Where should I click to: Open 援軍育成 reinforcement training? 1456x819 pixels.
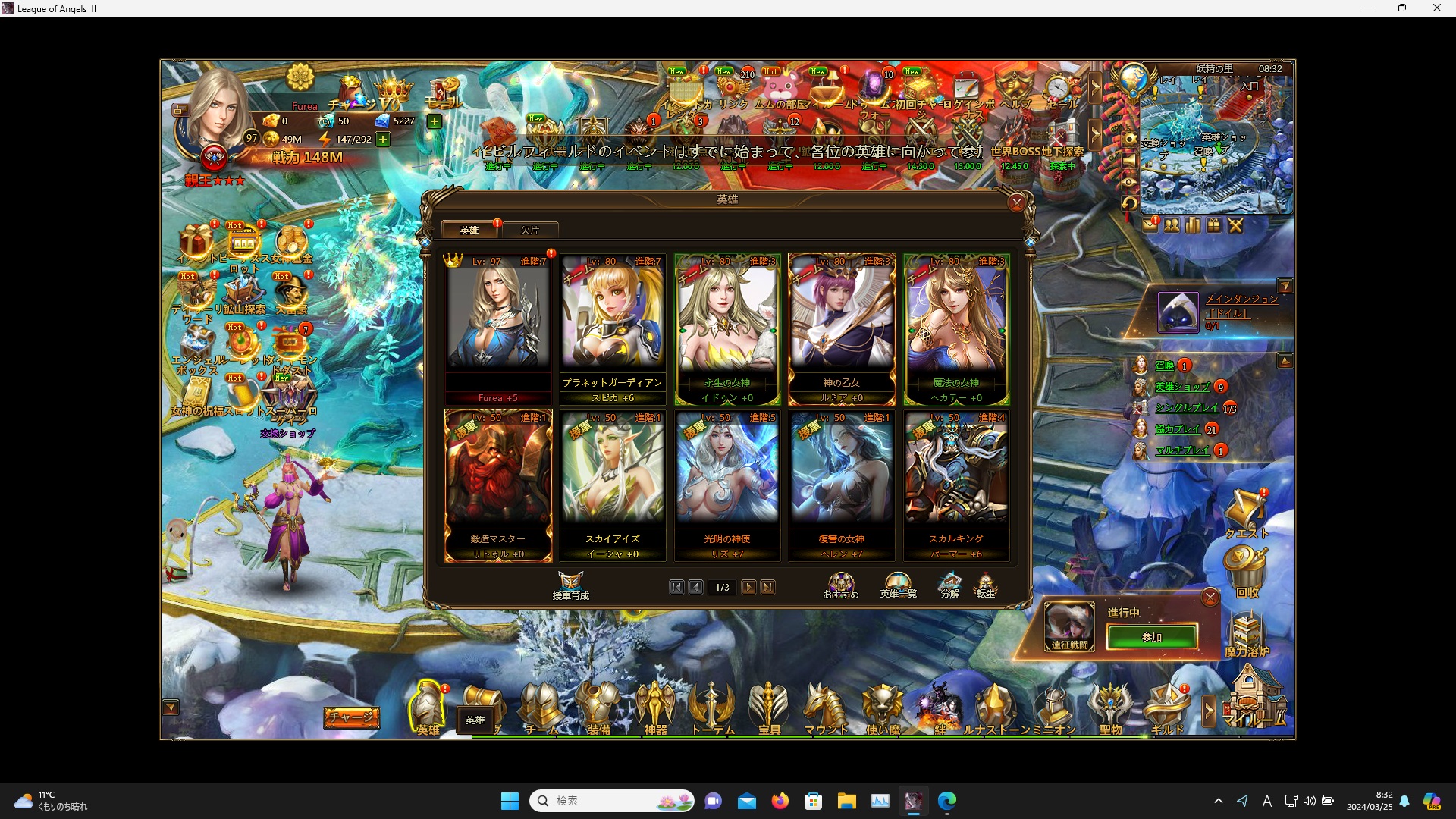570,585
